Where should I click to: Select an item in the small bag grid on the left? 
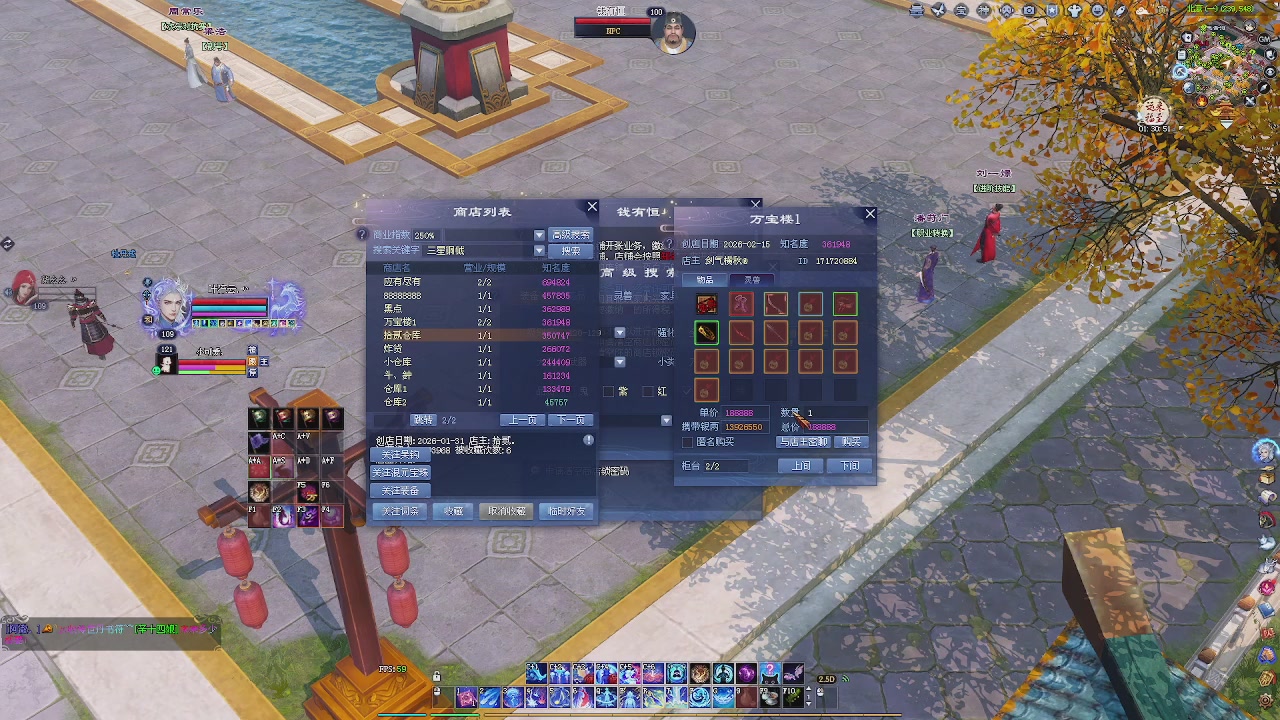point(262,418)
